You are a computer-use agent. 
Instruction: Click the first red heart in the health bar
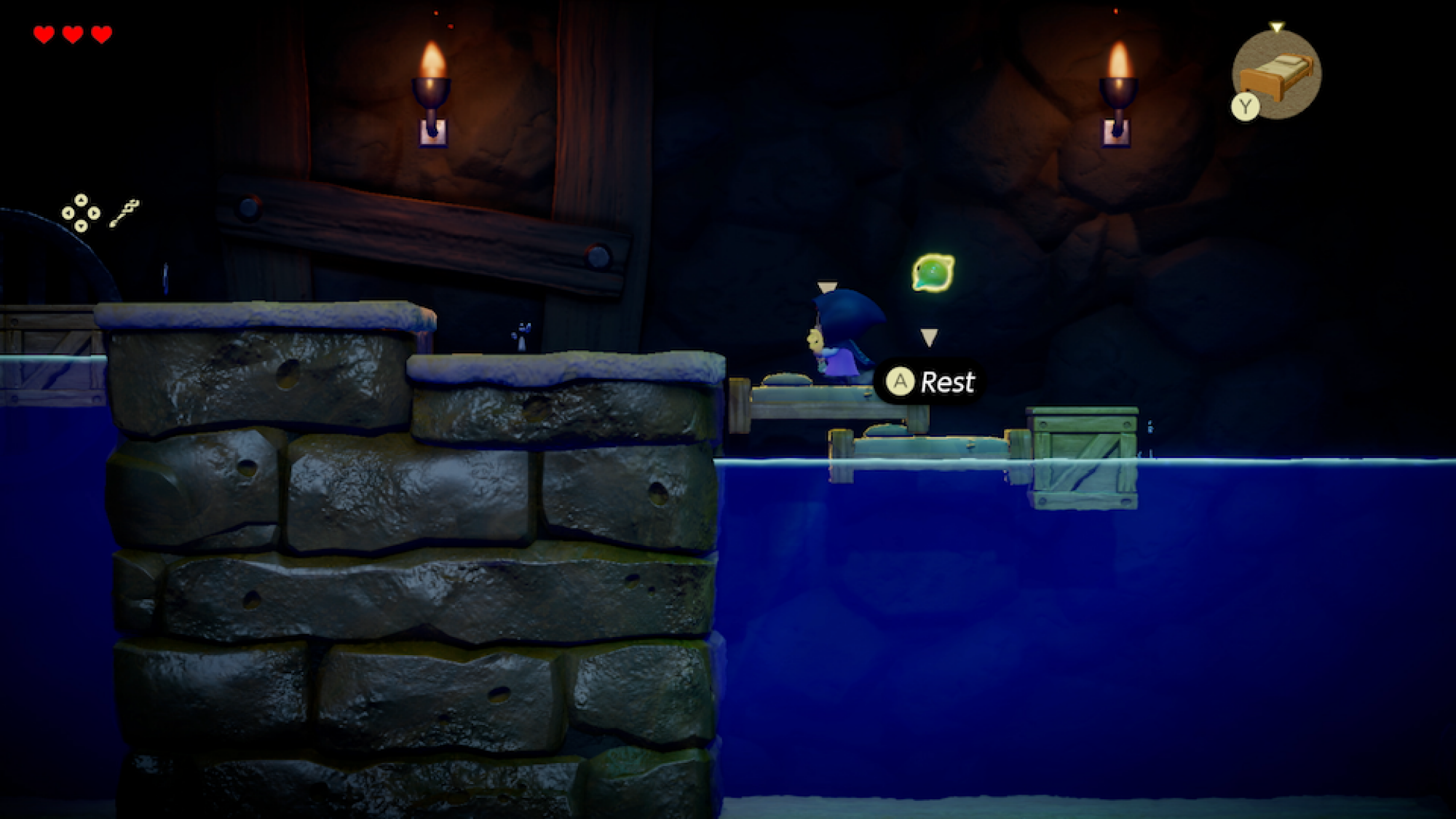pos(45,33)
